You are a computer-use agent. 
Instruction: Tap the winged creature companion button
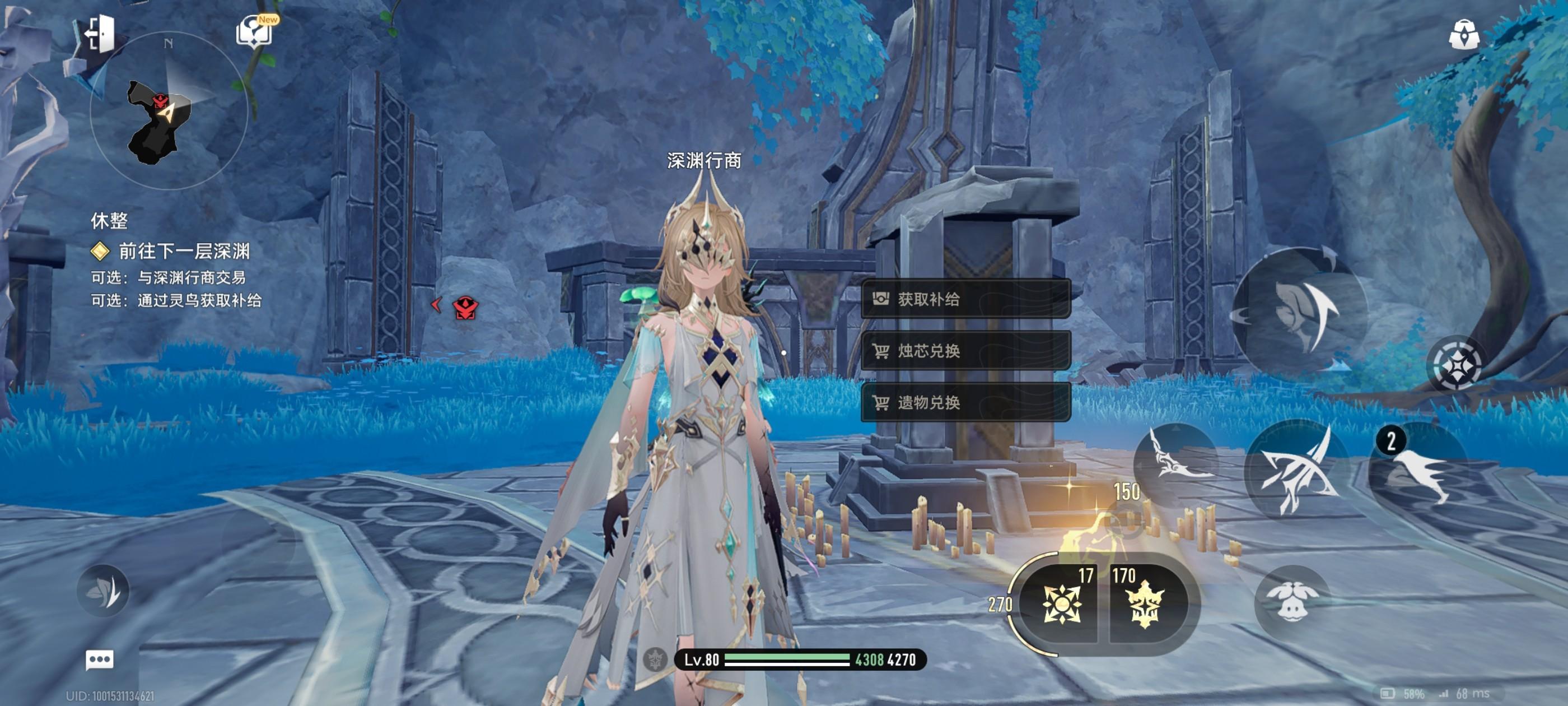[x=1292, y=601]
